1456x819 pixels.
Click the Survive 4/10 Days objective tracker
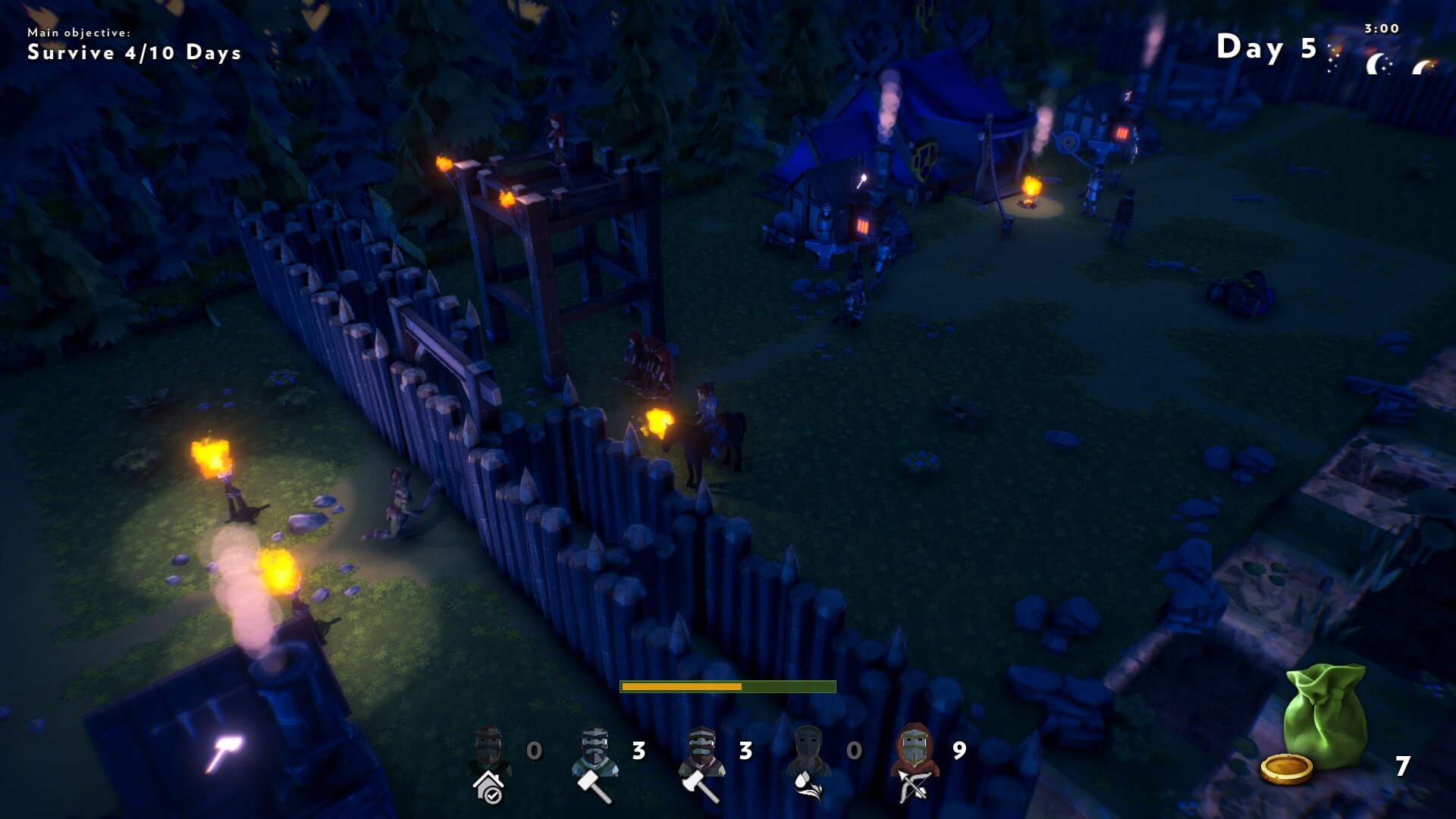tap(134, 52)
